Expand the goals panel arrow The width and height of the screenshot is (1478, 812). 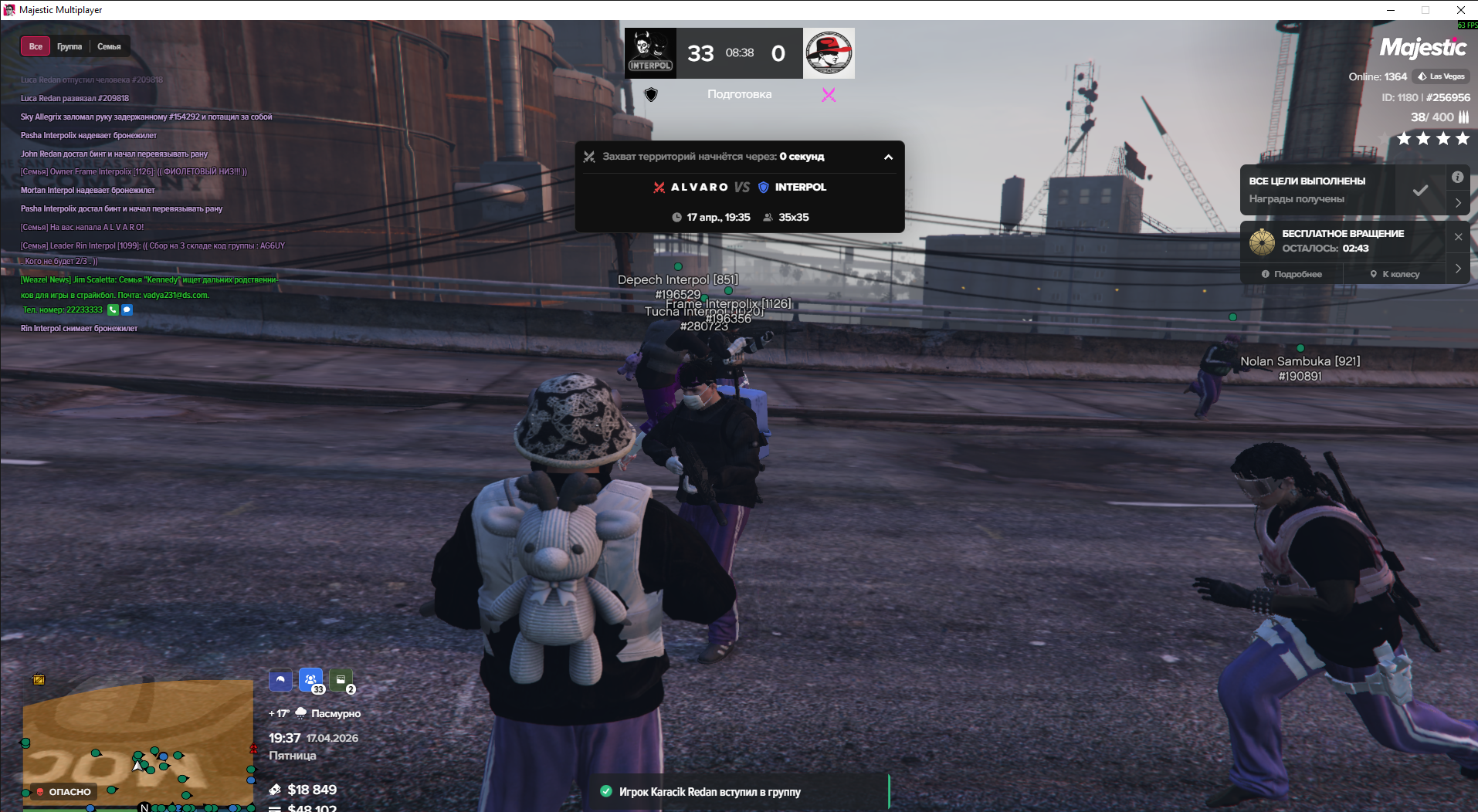tap(1458, 203)
